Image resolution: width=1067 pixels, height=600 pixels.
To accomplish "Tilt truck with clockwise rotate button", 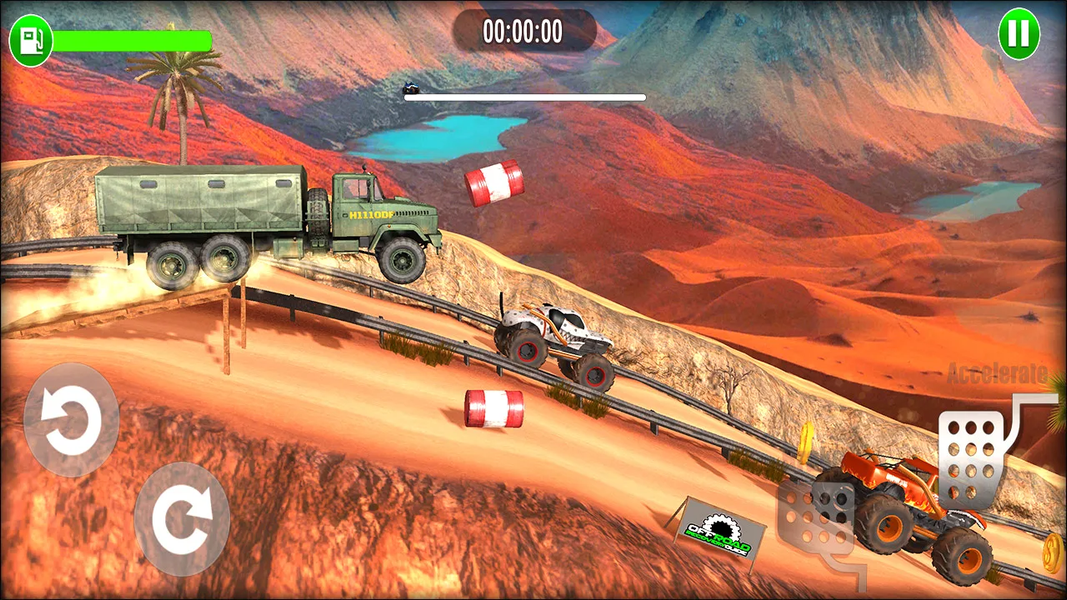I will point(182,517).
